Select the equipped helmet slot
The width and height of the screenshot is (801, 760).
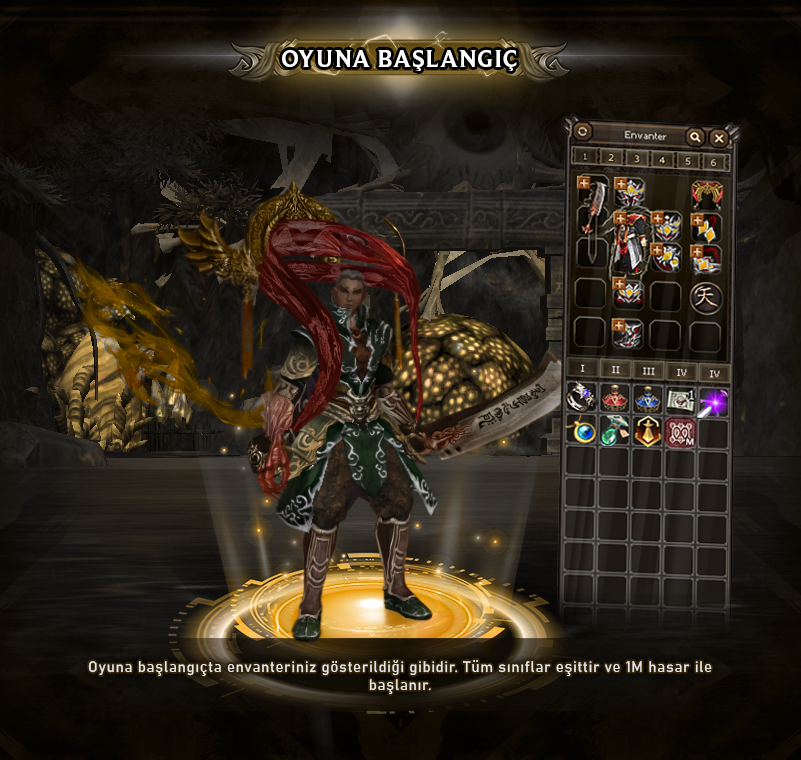click(629, 192)
